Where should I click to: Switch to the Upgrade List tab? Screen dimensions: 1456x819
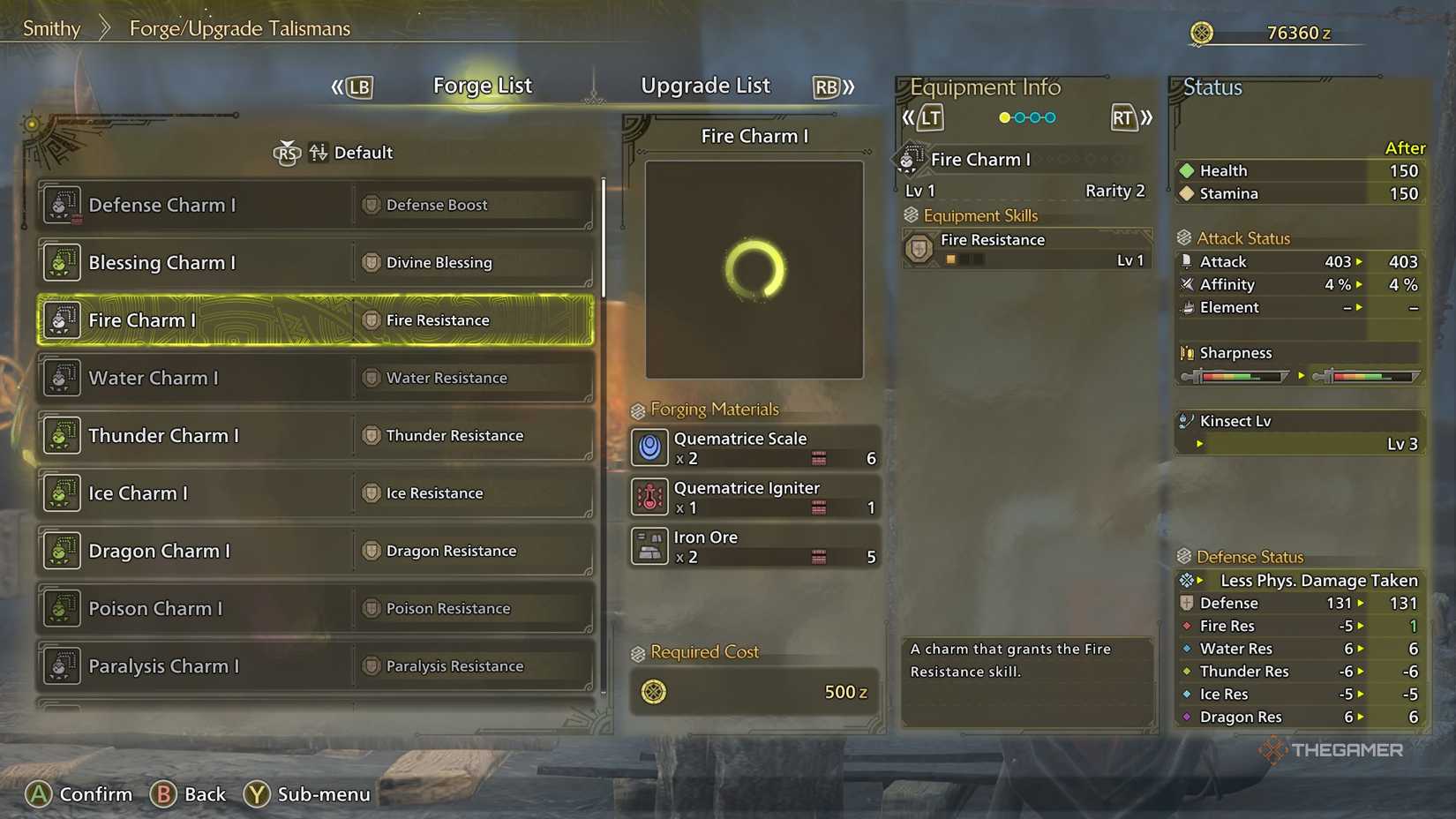click(x=705, y=86)
